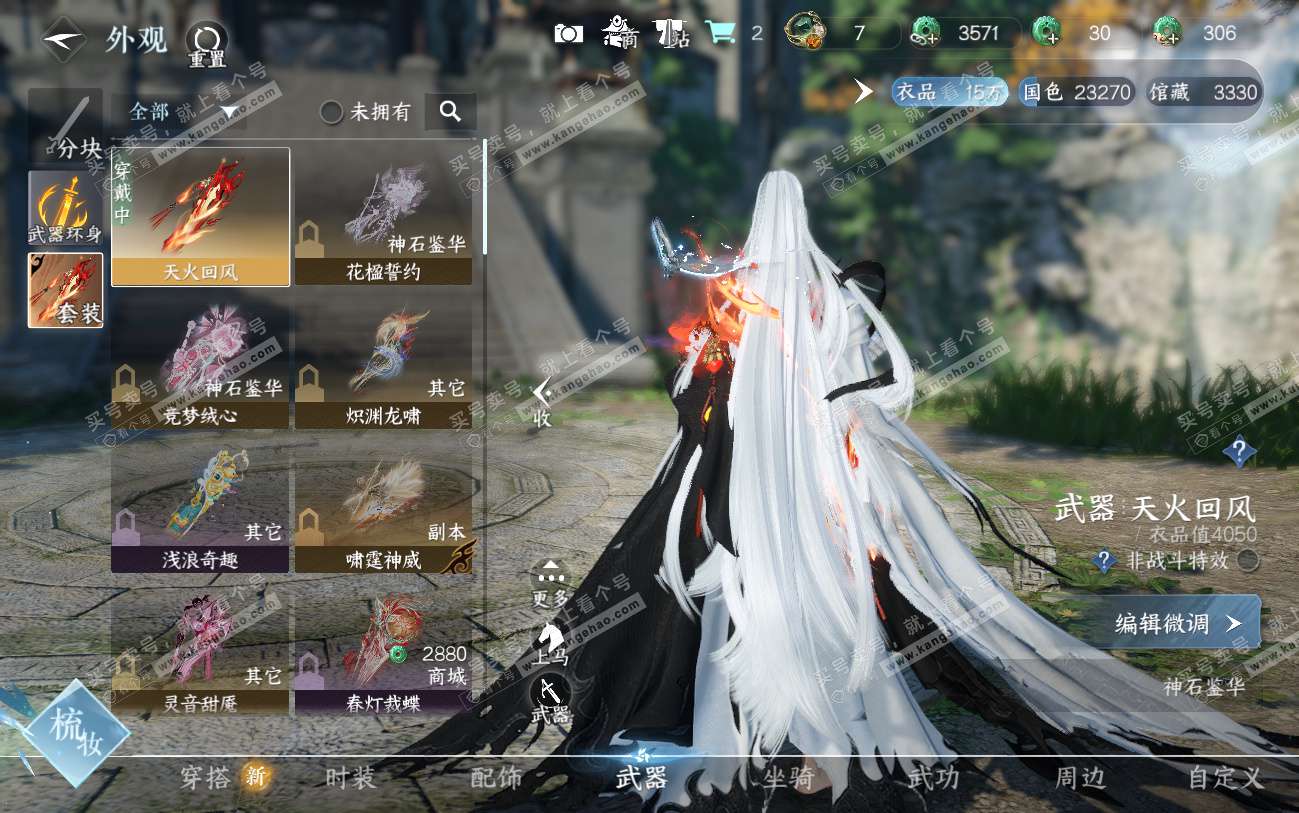Reset appearance with the 重置 button

pos(206,42)
